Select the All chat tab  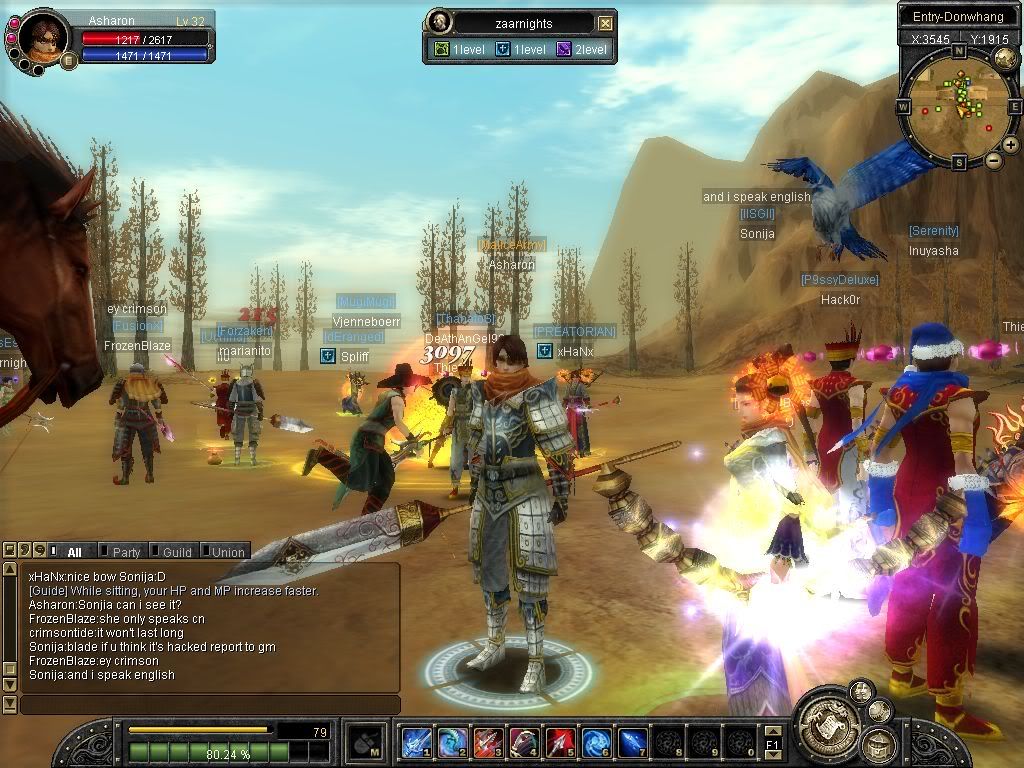[73, 551]
